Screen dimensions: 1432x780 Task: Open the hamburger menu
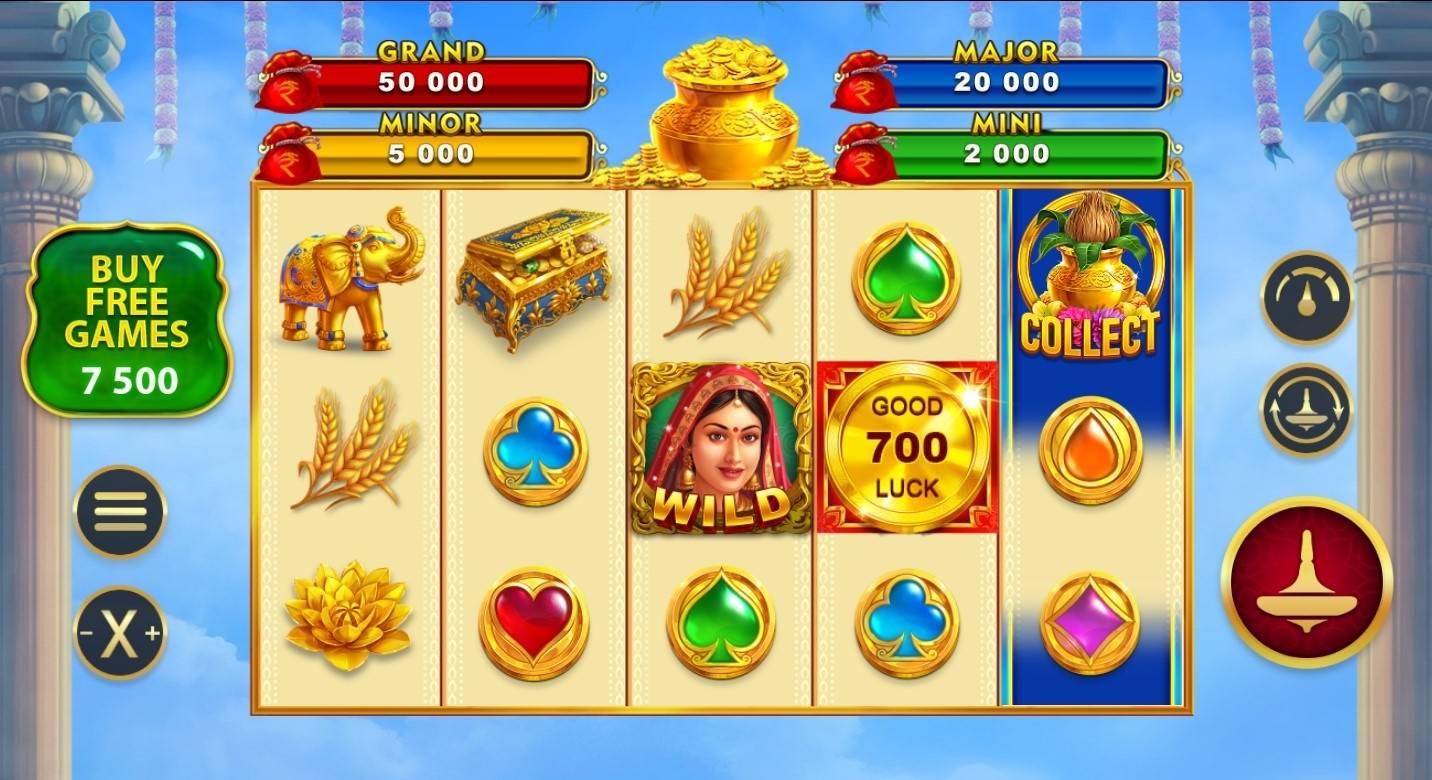point(120,510)
